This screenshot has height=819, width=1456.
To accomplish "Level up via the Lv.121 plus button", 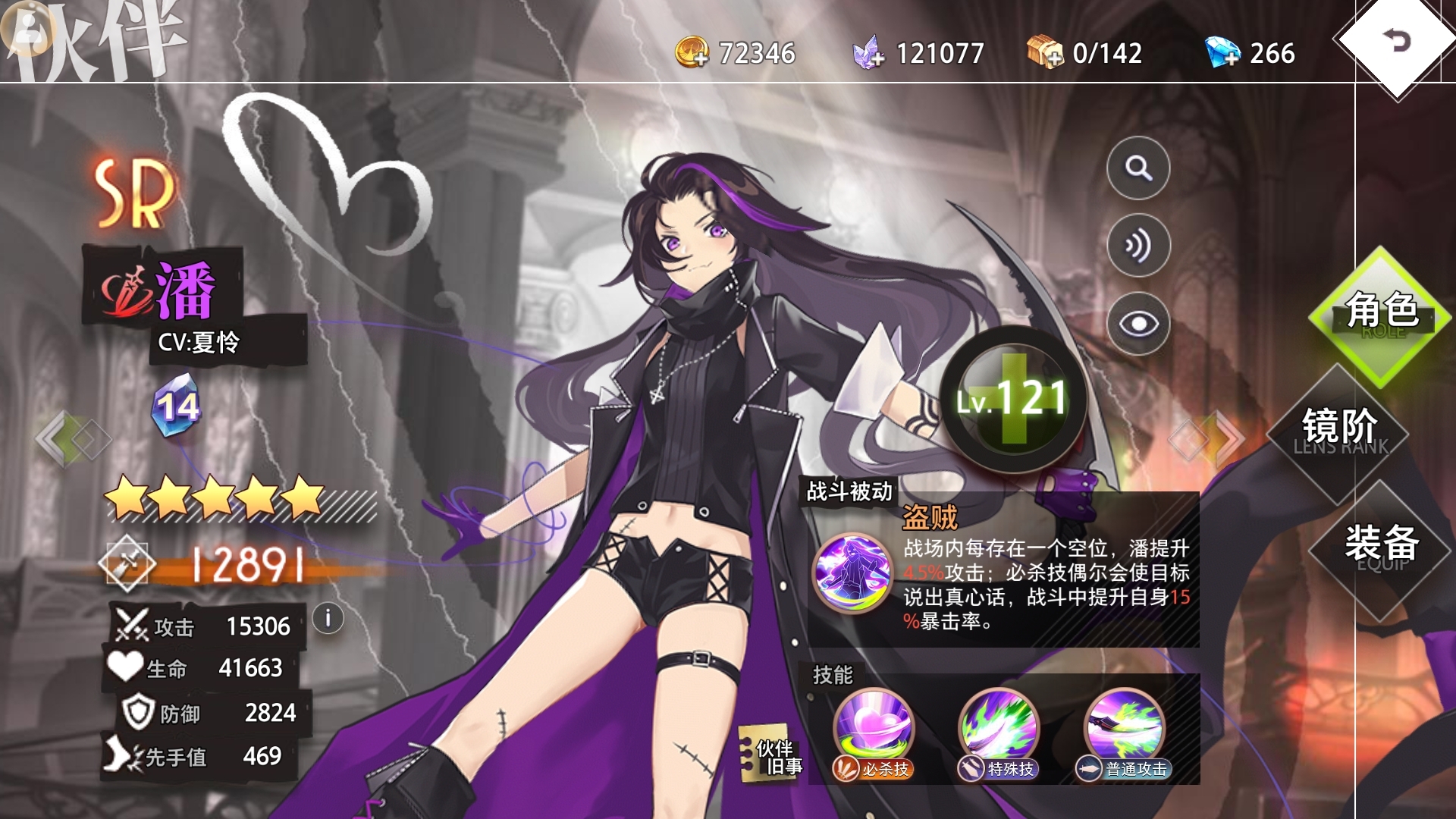I will (x=1012, y=399).
